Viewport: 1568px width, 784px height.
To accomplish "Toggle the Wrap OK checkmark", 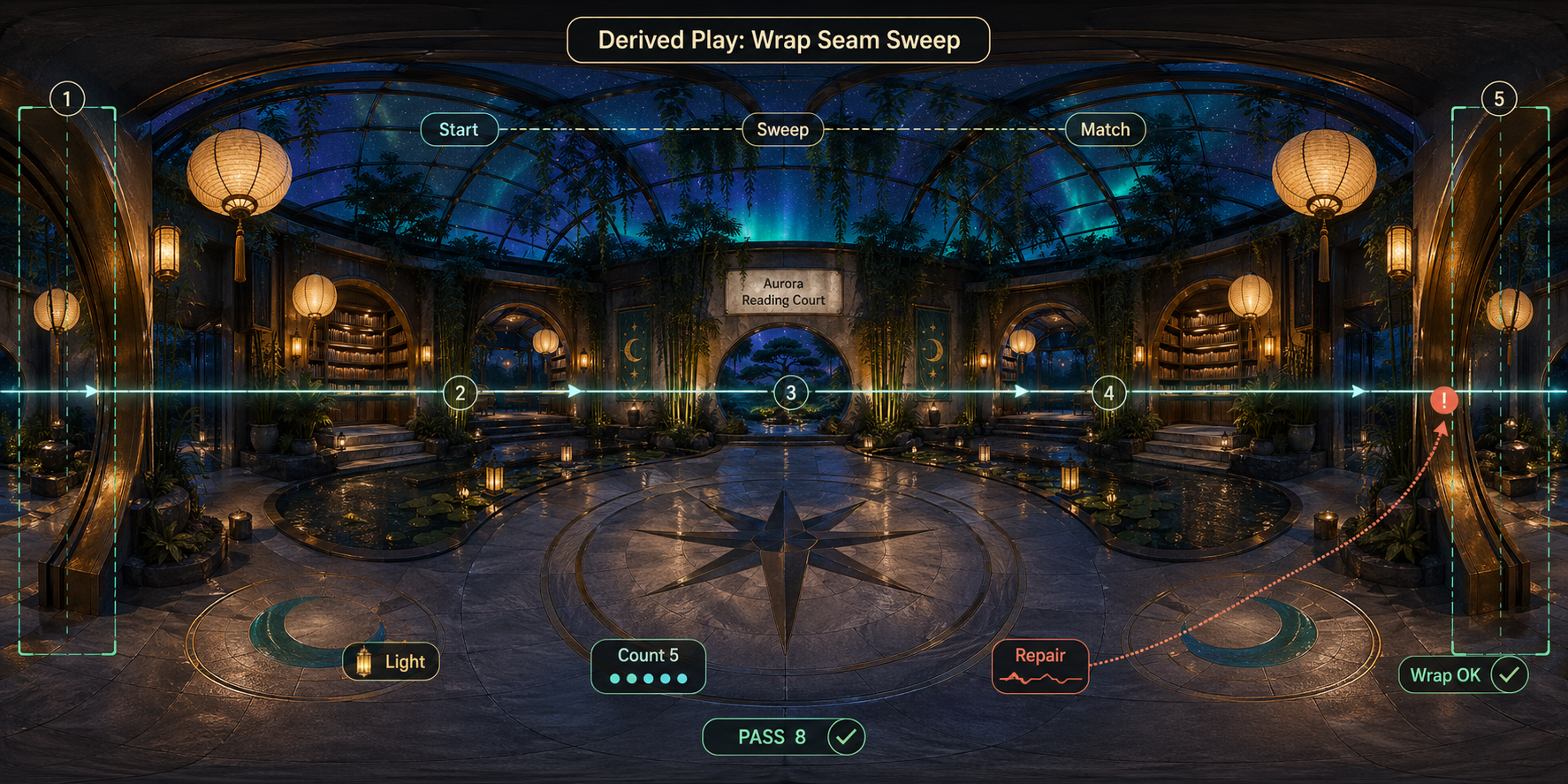I will tap(1509, 675).
